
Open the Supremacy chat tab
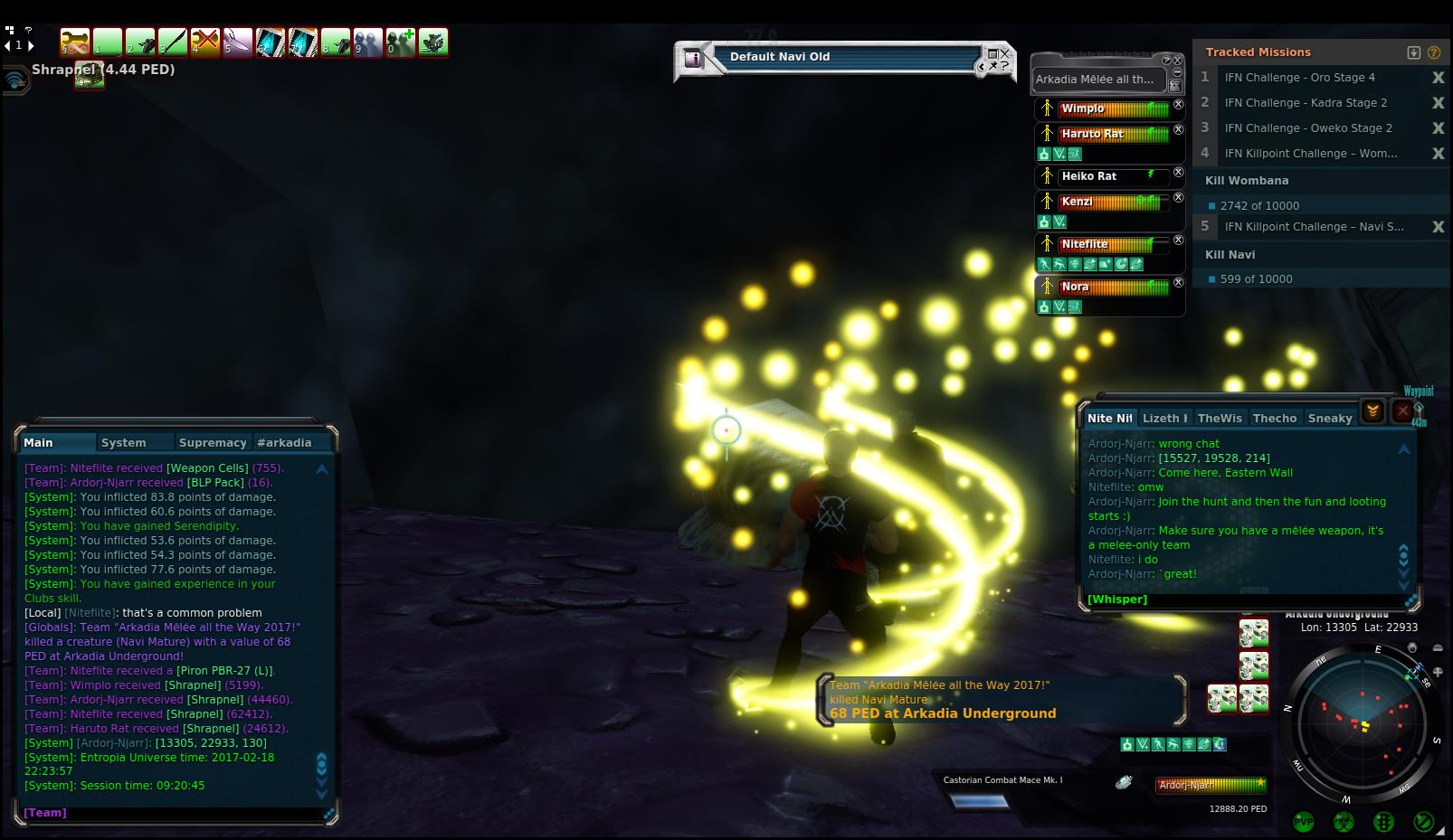(x=213, y=443)
